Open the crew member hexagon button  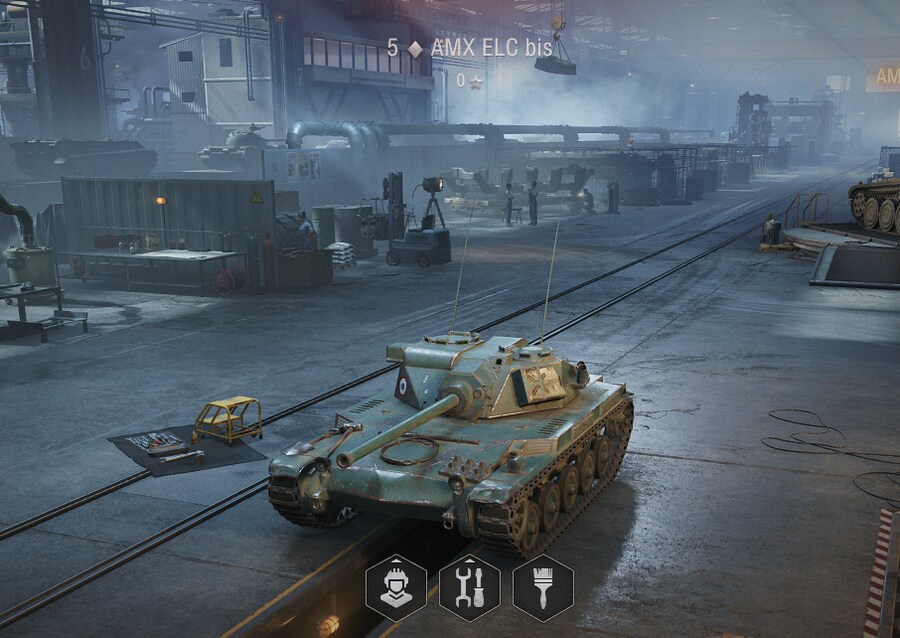click(x=396, y=588)
